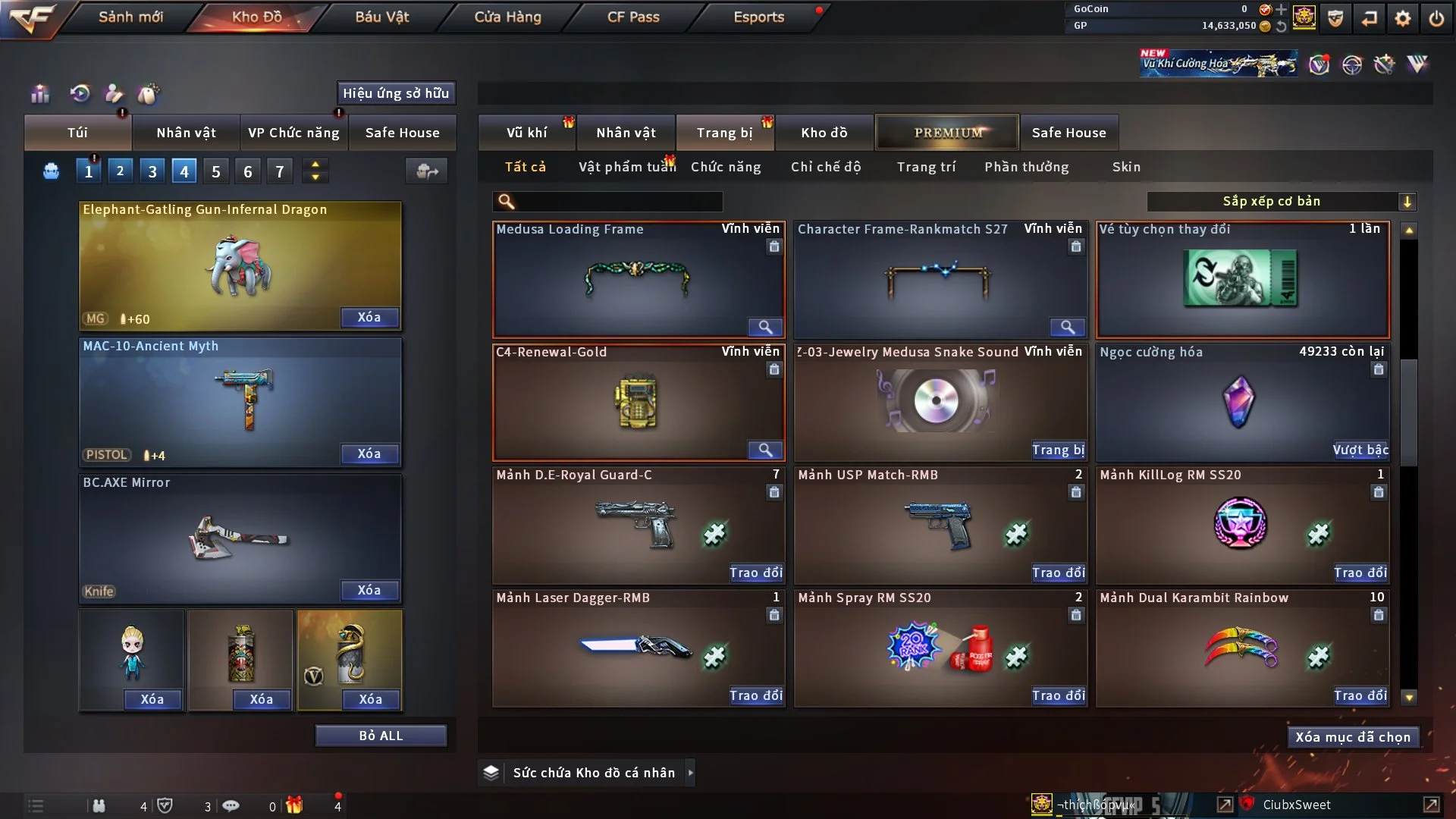The height and width of the screenshot is (819, 1456).
Task: Select the Medusa Loading Frame item
Action: coord(637,279)
